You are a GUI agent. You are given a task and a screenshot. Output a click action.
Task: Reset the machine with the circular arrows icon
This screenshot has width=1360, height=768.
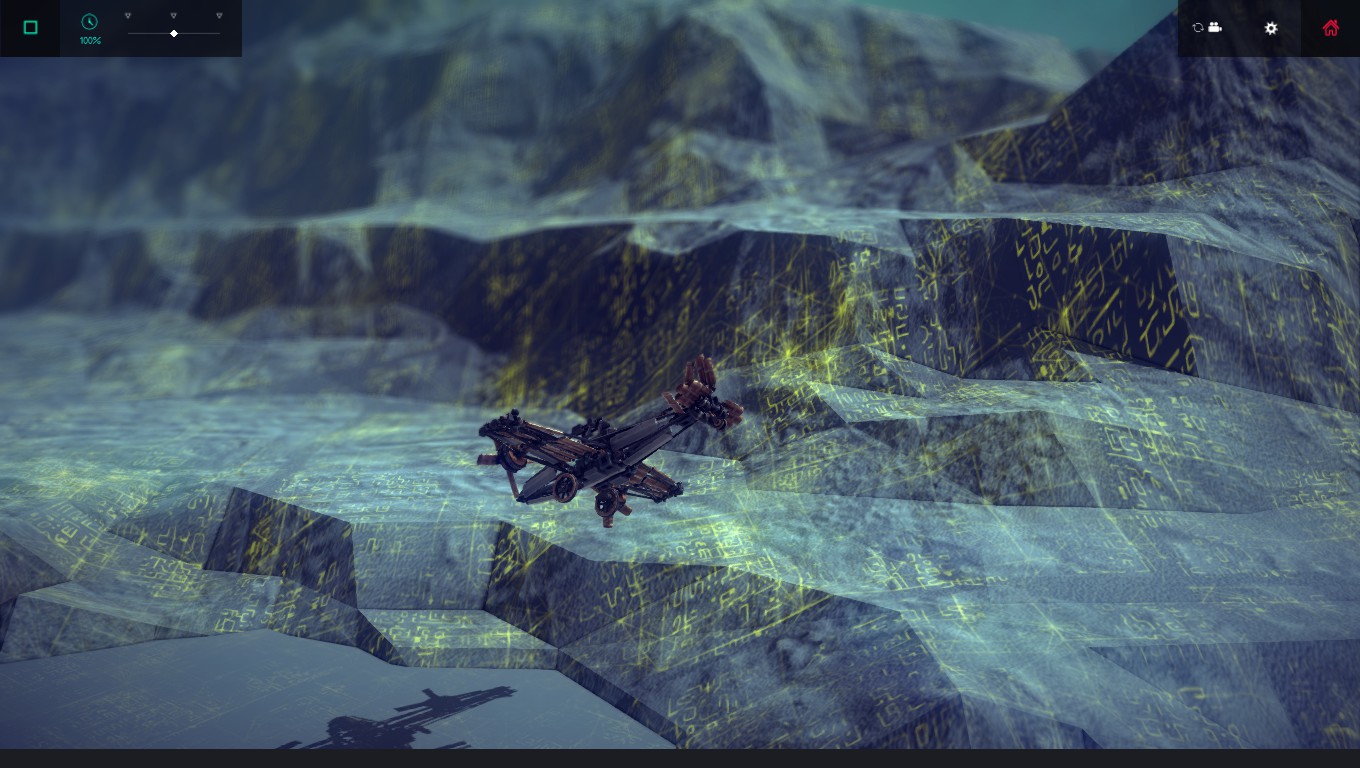click(x=1198, y=28)
